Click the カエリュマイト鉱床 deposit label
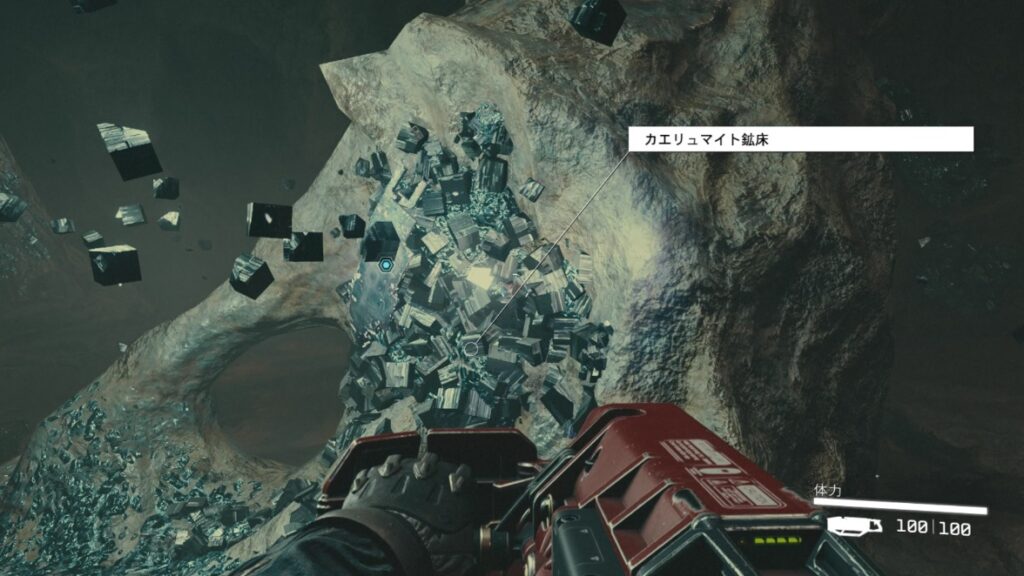The height and width of the screenshot is (576, 1024). [800, 139]
